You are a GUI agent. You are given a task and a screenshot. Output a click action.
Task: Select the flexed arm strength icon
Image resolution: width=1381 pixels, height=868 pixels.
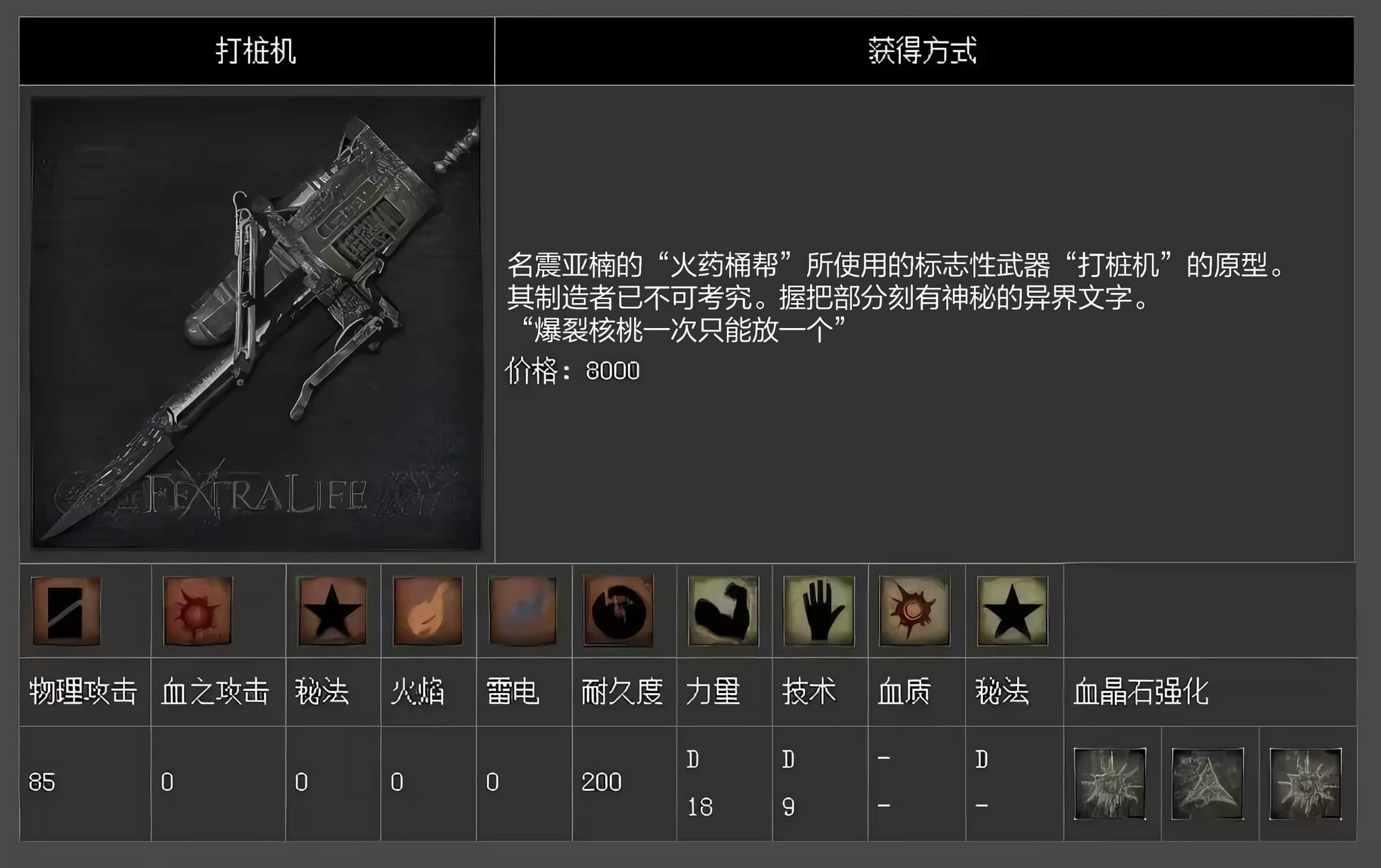[x=723, y=611]
